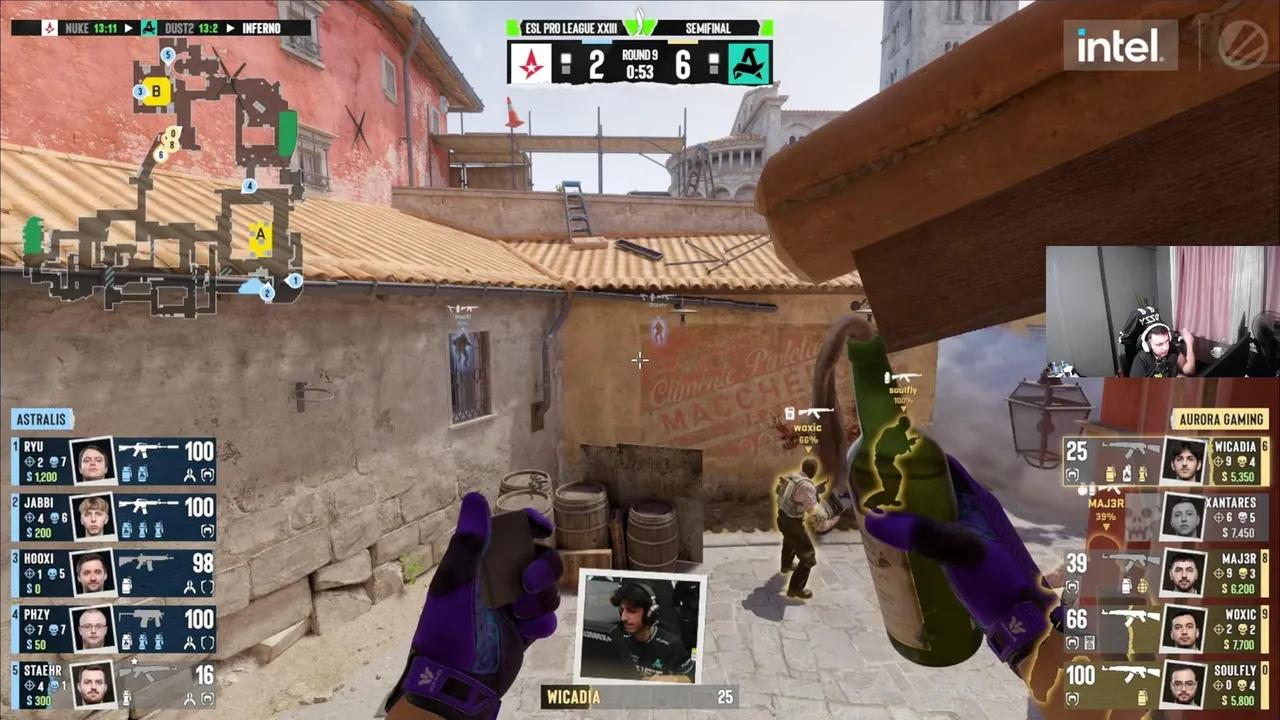The height and width of the screenshot is (720, 1280).
Task: Select the INFERNO map label
Action: pos(261,28)
